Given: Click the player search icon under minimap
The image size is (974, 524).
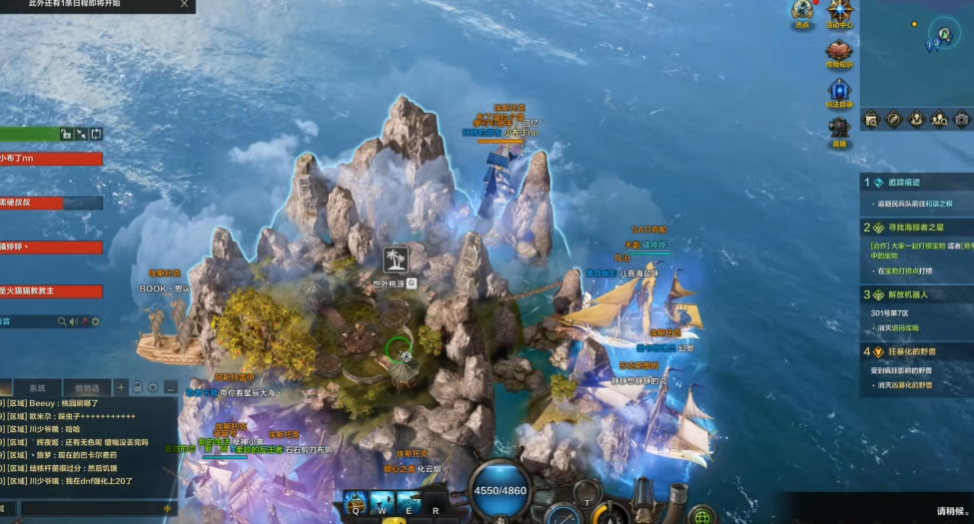Looking at the screenshot, I should (938, 119).
